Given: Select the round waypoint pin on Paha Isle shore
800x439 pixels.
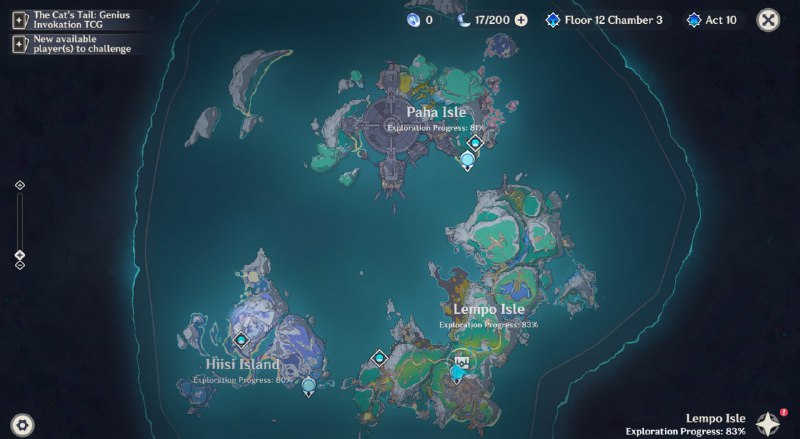Looking at the screenshot, I should tap(467, 160).
